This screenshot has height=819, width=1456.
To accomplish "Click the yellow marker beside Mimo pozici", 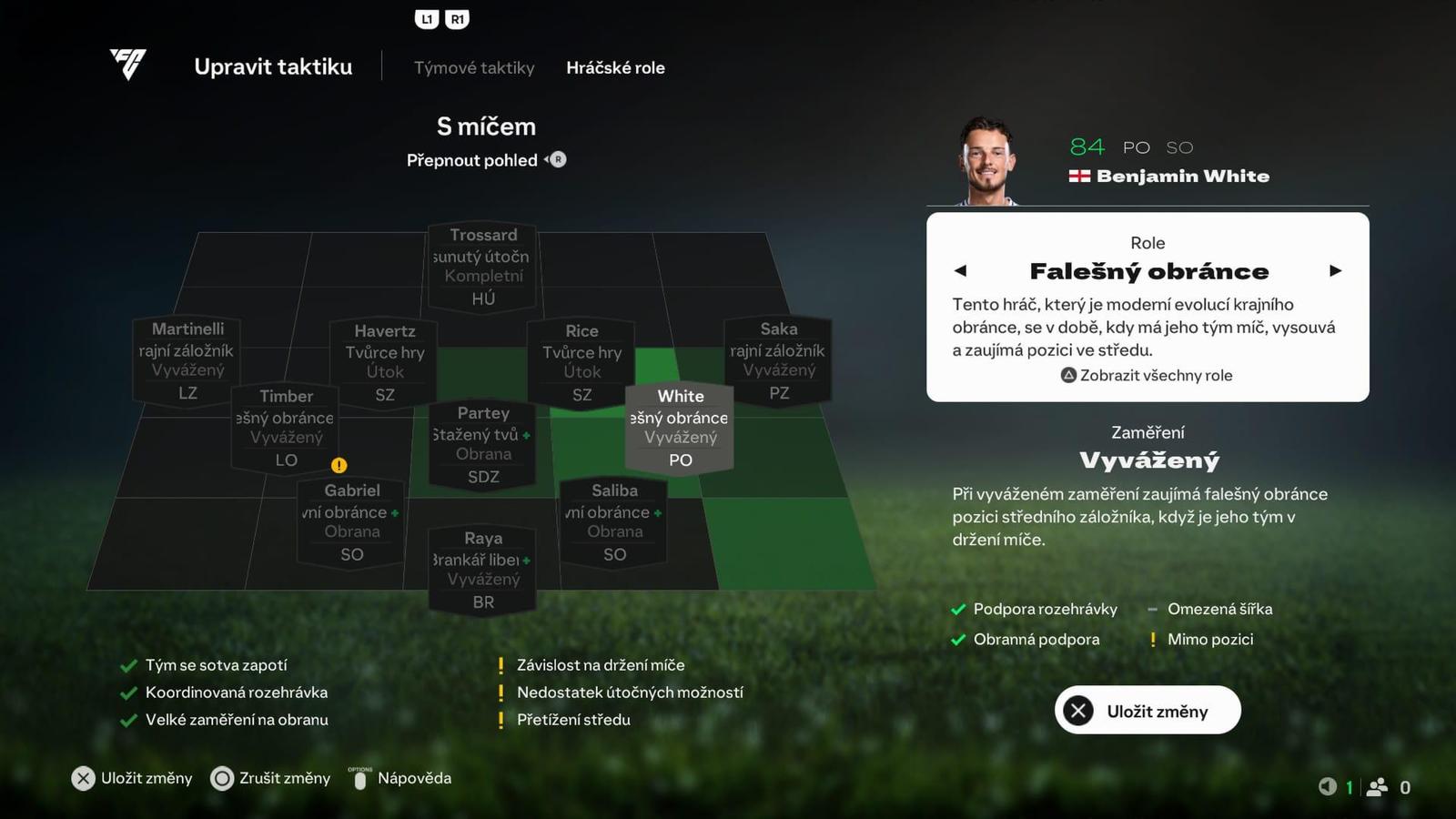I will click(x=1152, y=639).
